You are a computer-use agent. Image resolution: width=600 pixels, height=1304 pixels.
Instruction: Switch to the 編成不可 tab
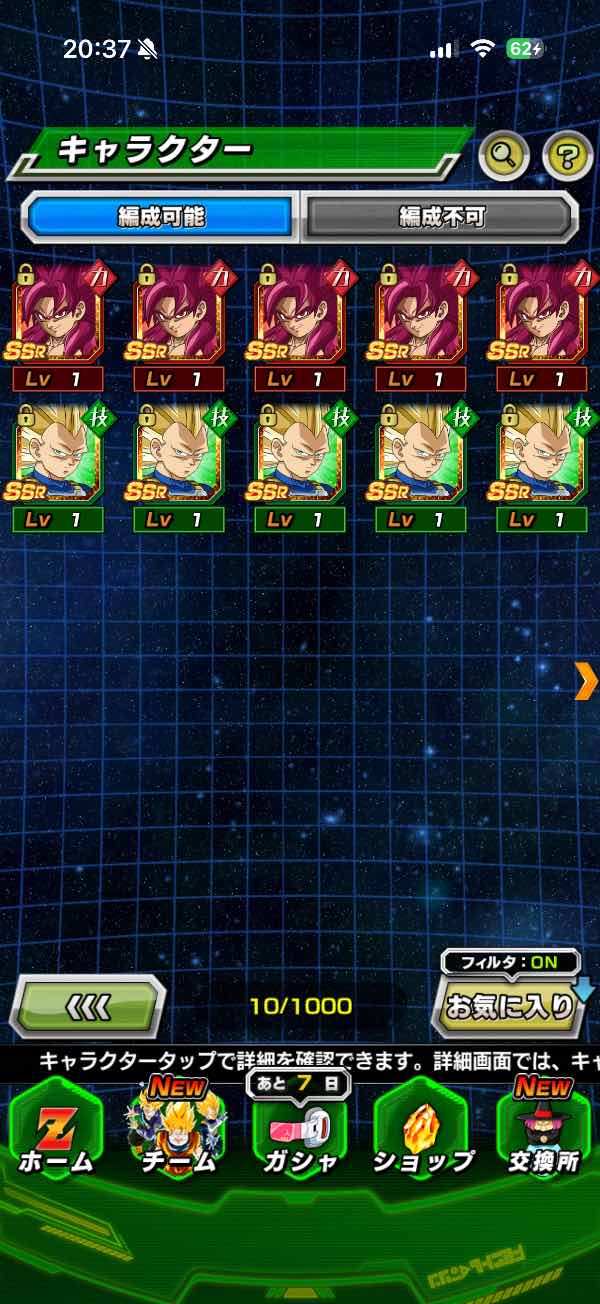tap(440, 217)
